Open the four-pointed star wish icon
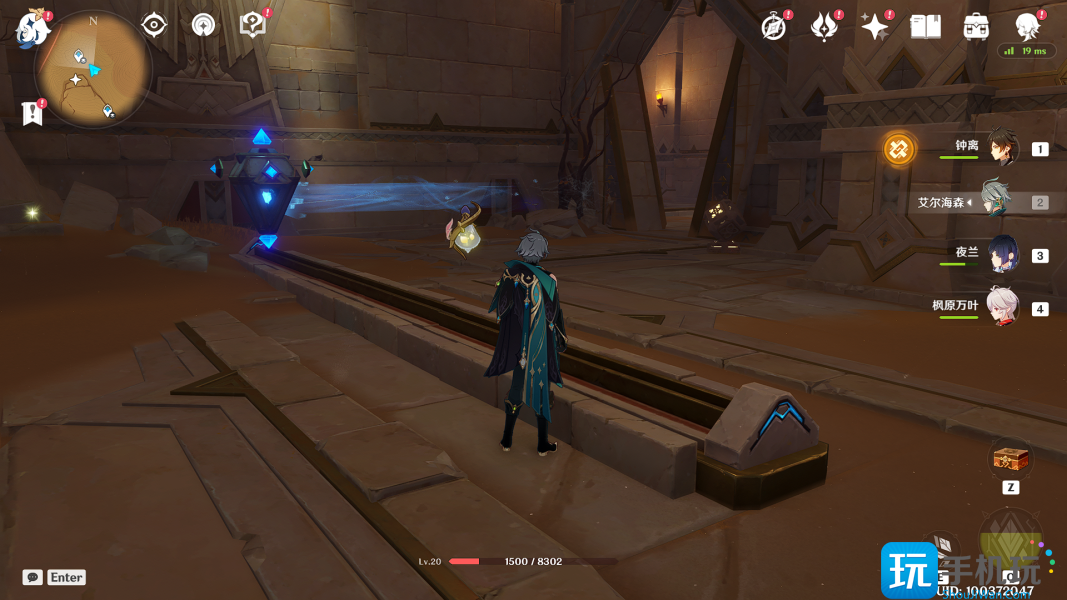This screenshot has height=600, width=1067. [875, 27]
